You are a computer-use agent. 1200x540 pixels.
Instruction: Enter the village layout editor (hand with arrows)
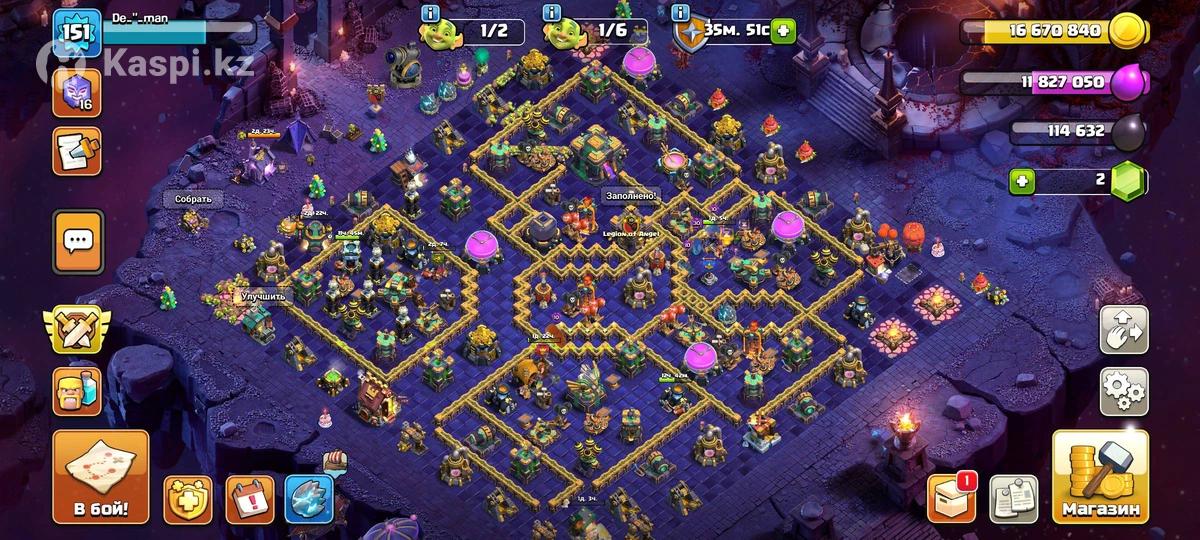pos(1124,330)
